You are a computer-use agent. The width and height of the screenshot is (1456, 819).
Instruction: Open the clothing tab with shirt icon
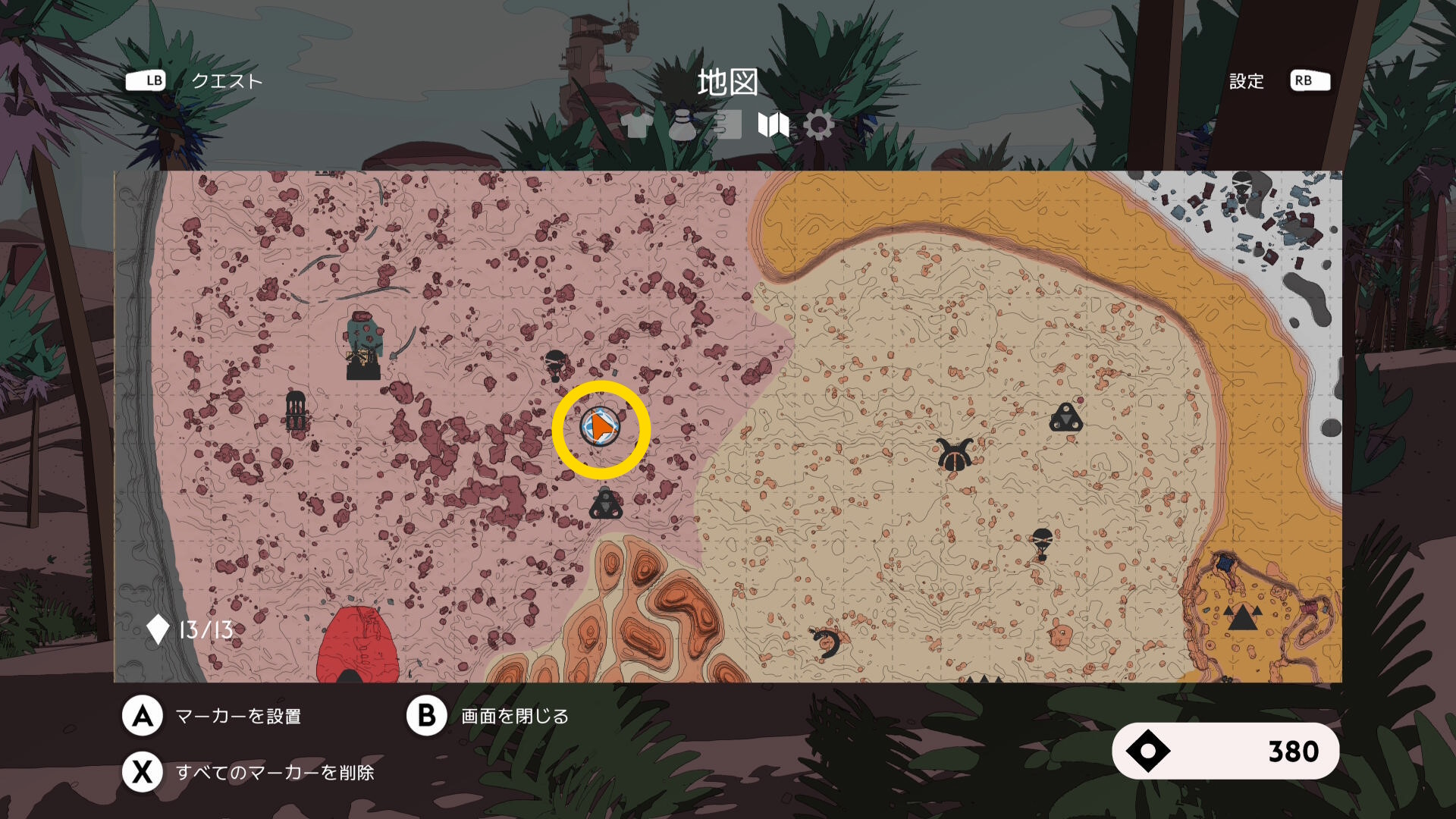(x=636, y=125)
